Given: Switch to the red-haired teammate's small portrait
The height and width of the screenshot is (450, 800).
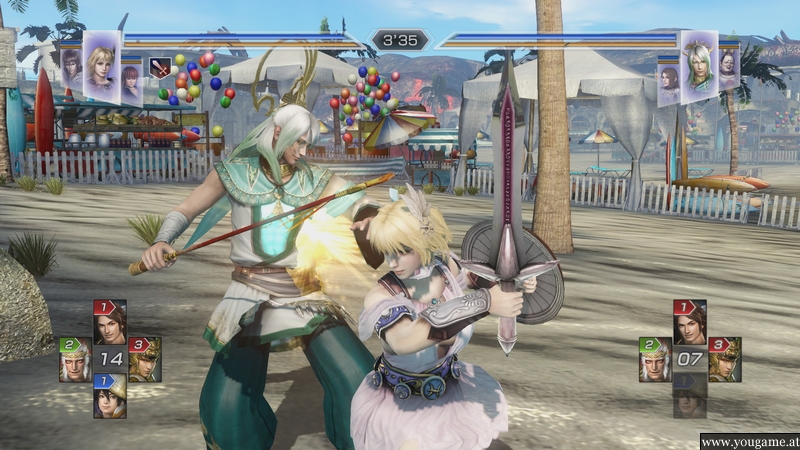Looking at the screenshot, I should click(131, 82).
